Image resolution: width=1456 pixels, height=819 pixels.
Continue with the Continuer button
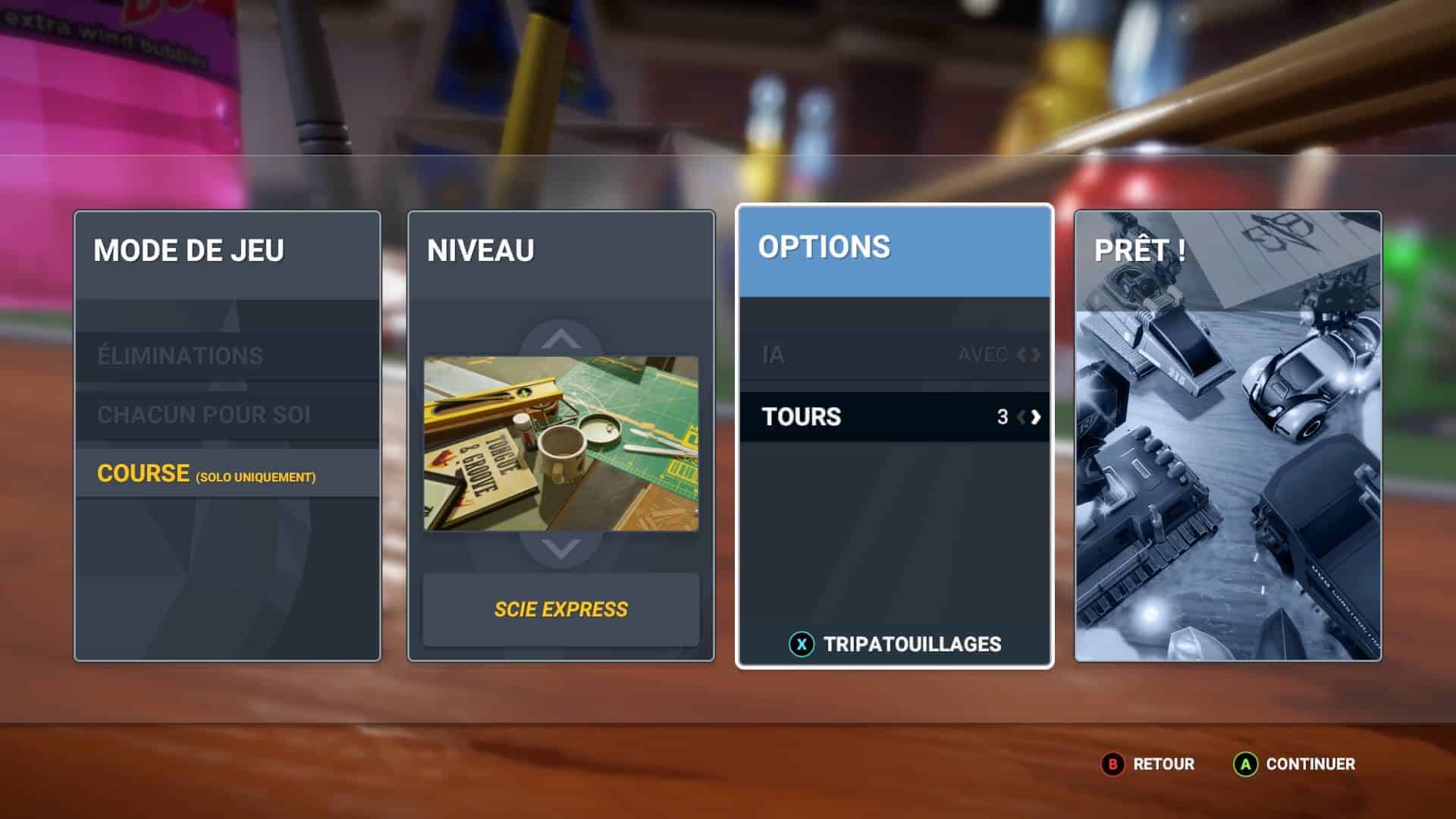tap(1294, 764)
